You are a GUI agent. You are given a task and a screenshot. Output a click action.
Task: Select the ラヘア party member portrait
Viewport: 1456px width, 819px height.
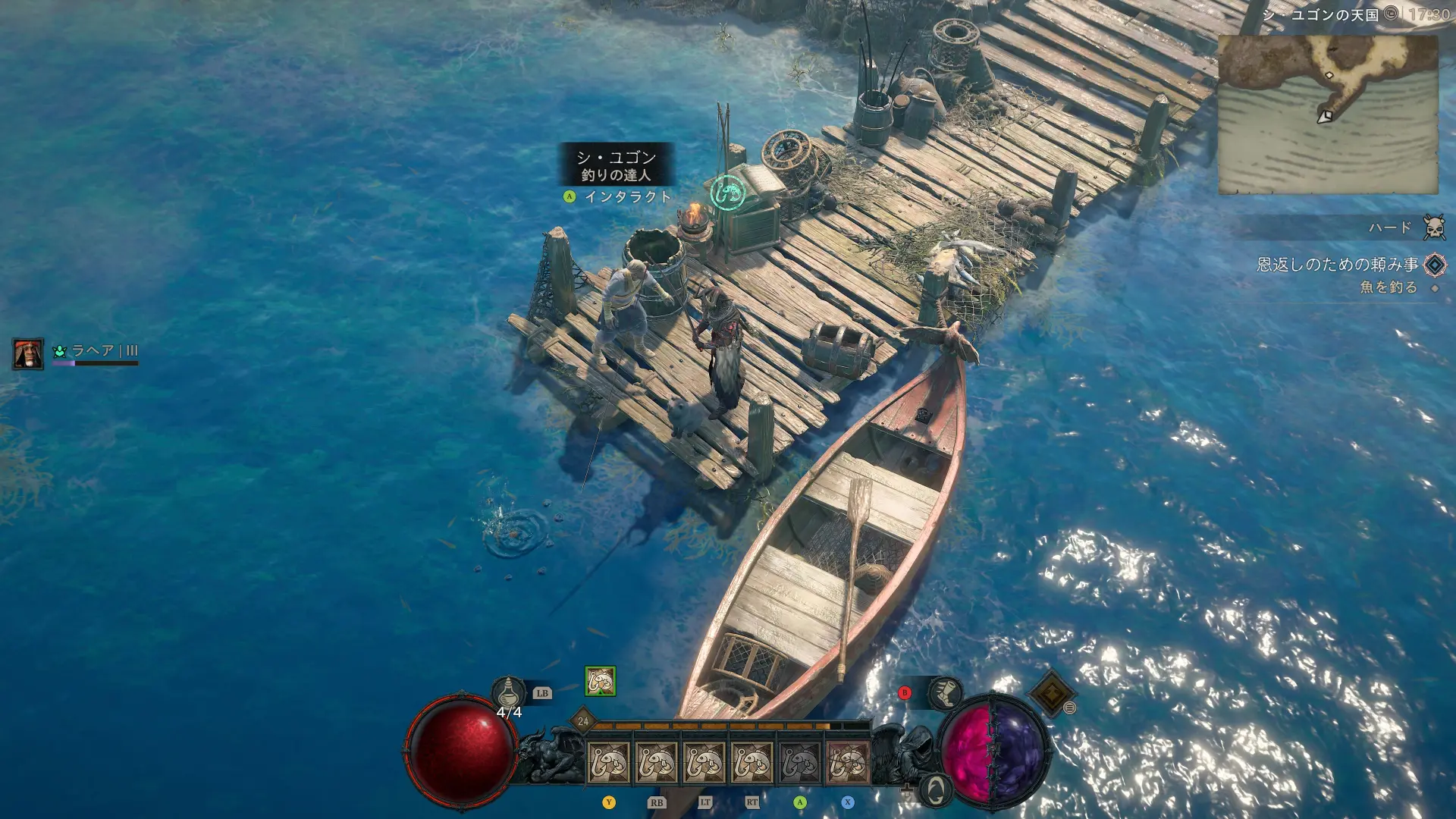pos(28,354)
